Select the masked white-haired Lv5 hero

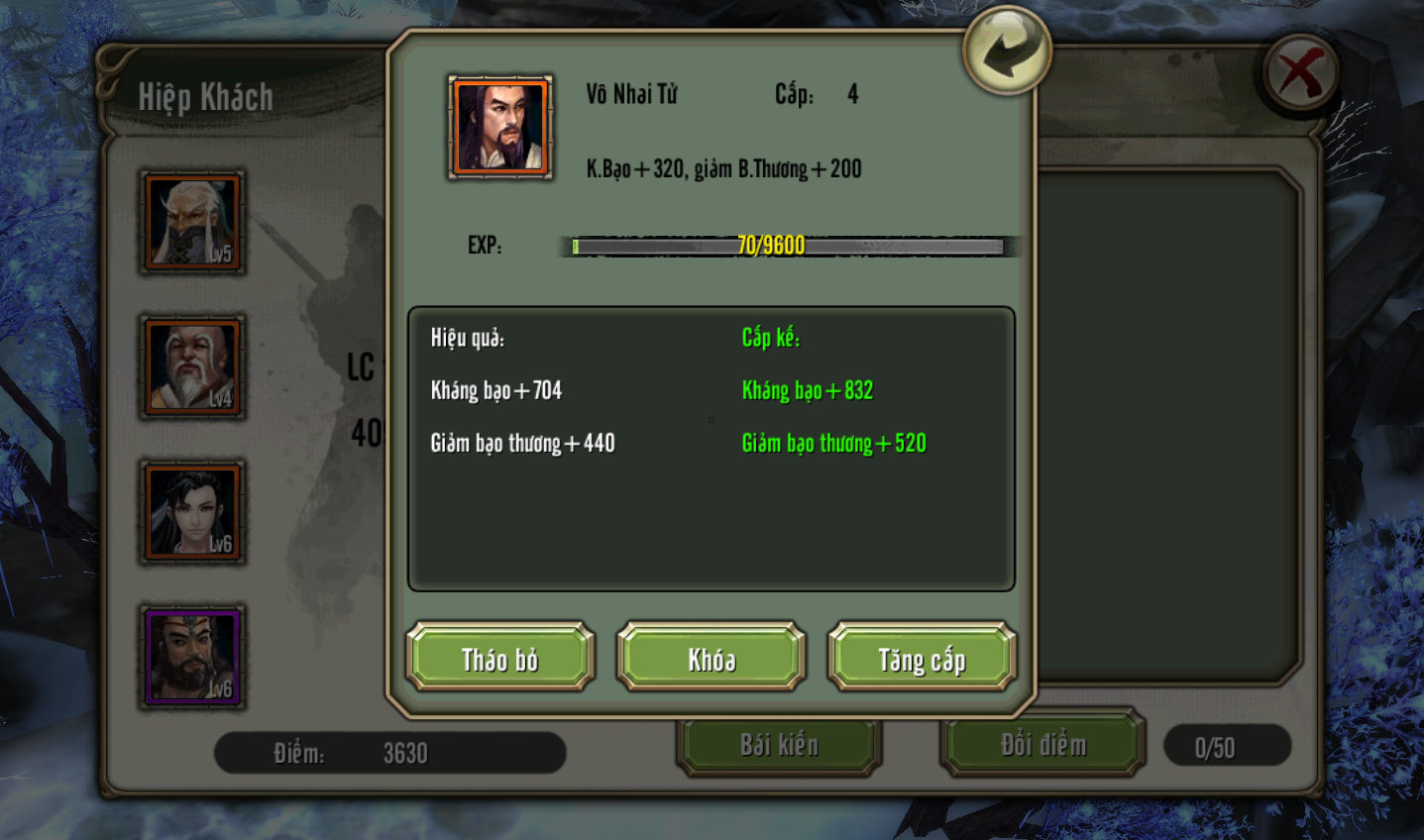[193, 222]
